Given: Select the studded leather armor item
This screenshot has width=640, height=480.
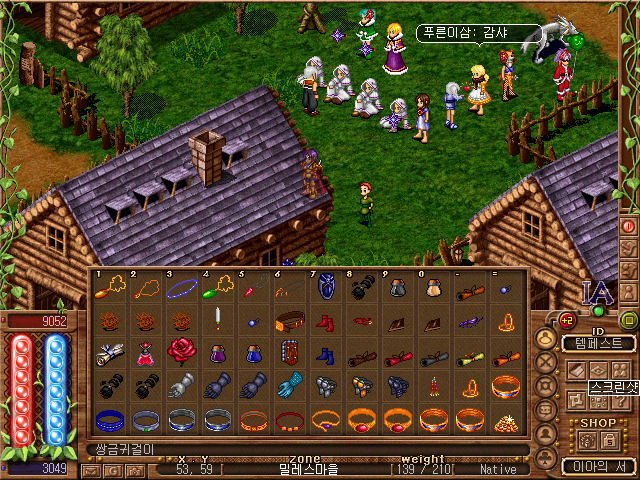Looking at the screenshot, I should pos(290,353).
